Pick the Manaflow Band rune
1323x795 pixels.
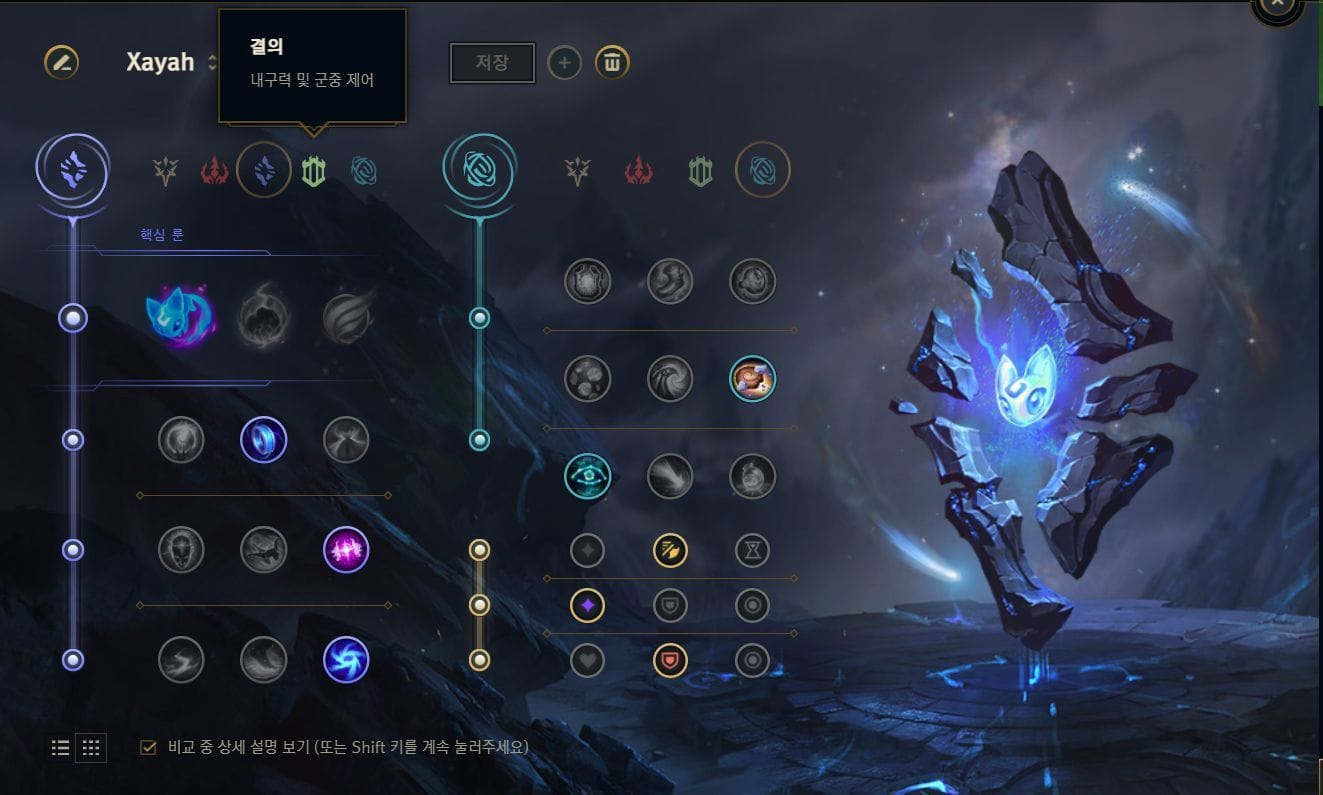(x=265, y=440)
